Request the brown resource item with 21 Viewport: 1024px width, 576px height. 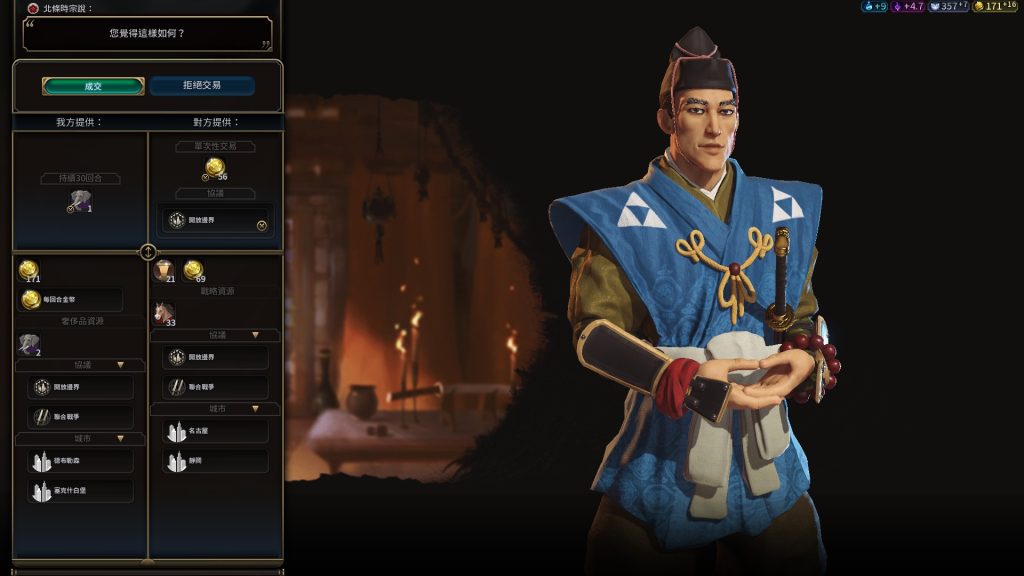click(164, 270)
